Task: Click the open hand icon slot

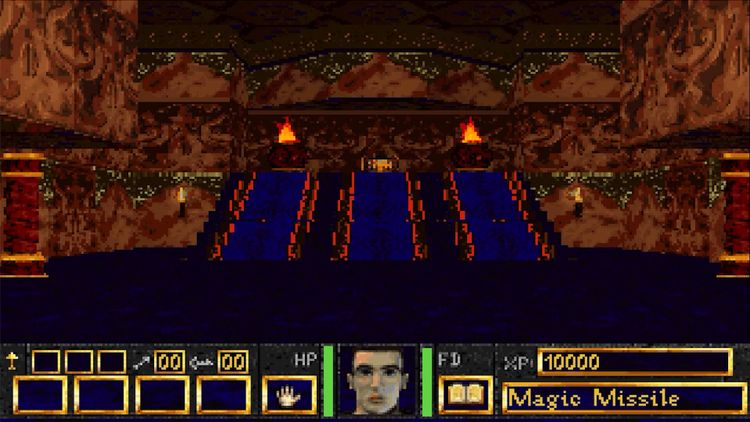Action: (290, 395)
